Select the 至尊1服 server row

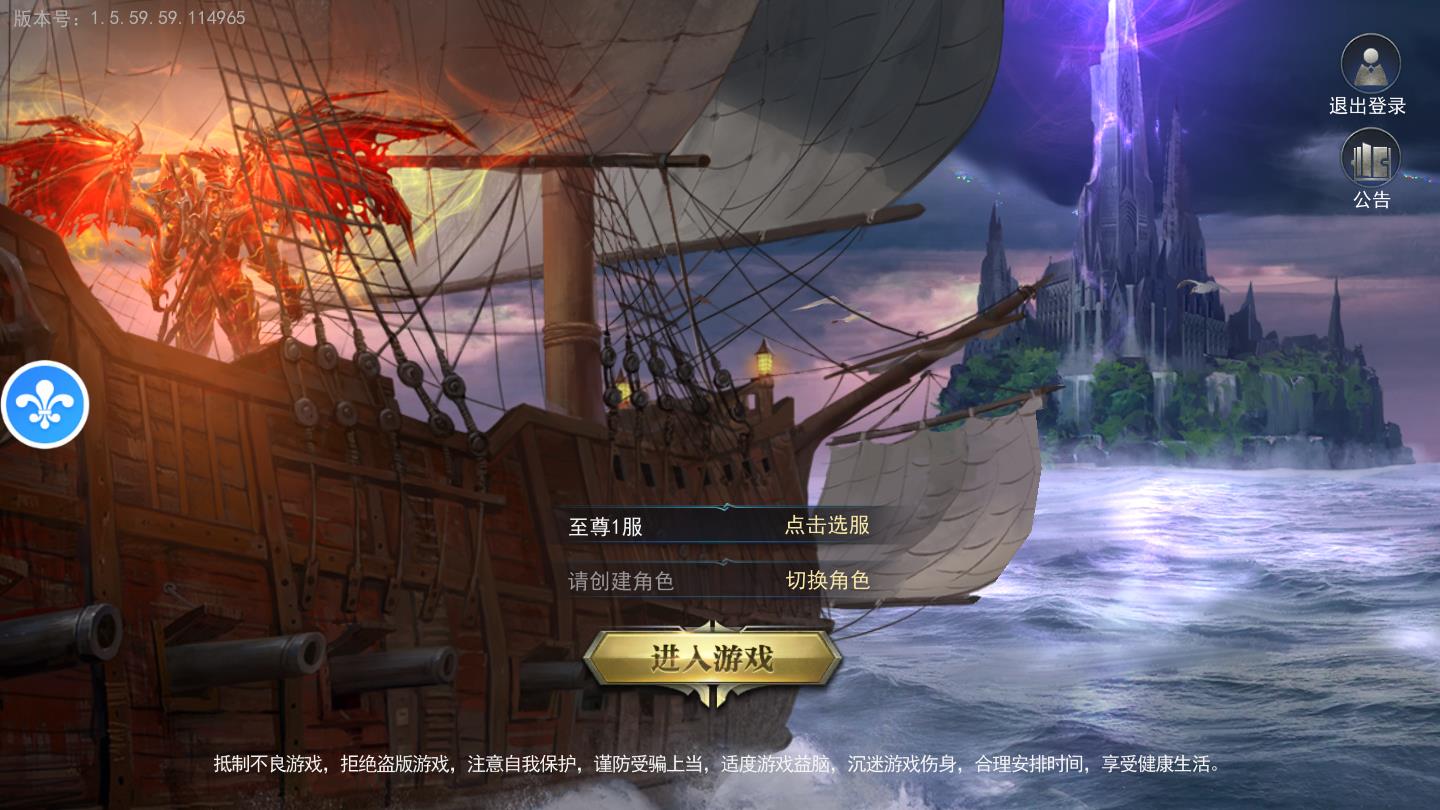click(606, 526)
